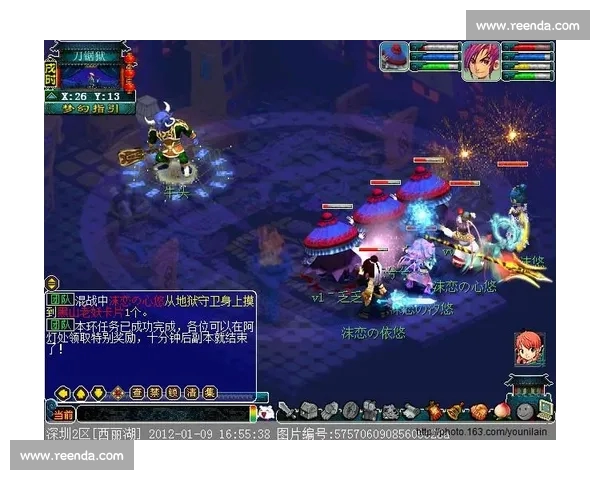Open the emoticon face picker
This screenshot has height=480, width=600.
point(266,412)
